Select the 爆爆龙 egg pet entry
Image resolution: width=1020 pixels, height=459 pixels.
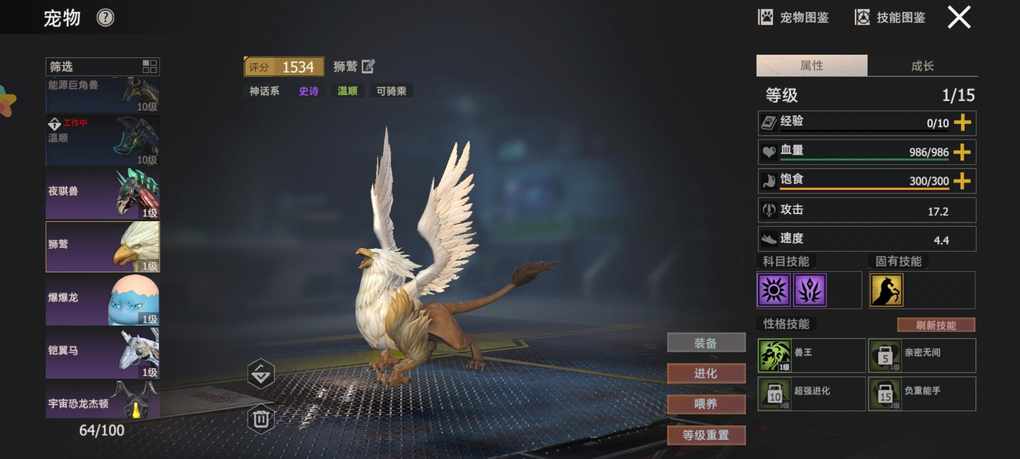click(102, 300)
